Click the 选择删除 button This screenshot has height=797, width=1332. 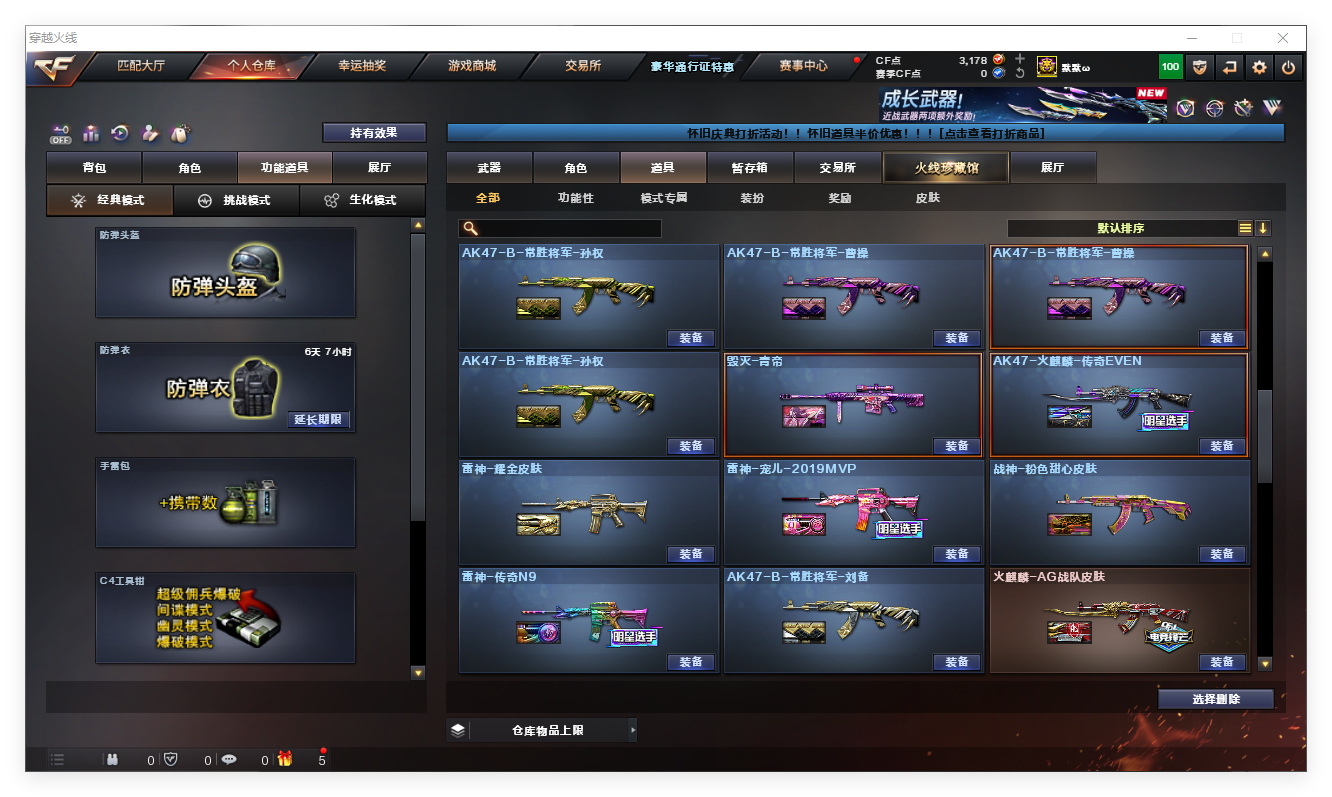1215,699
